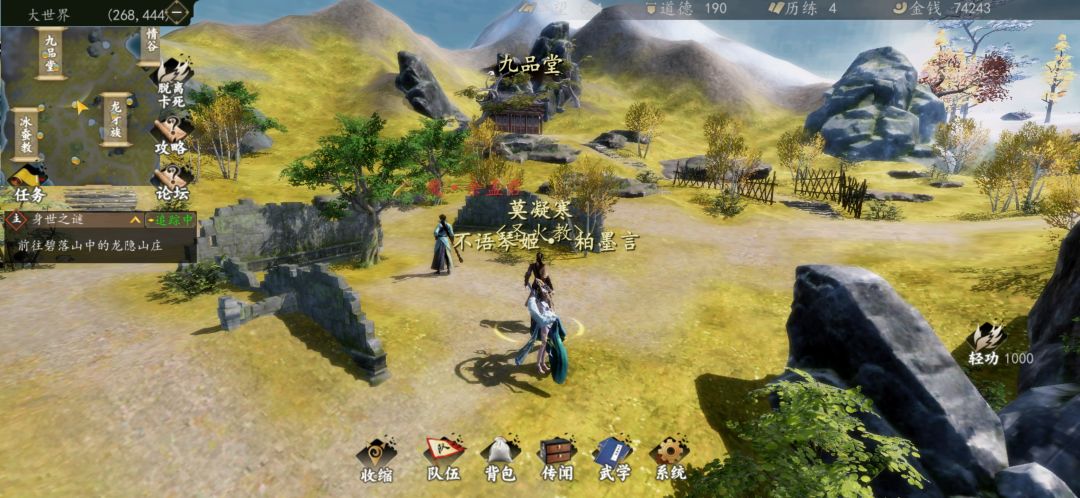Open the 攻略 strategy guide
Screen dimensions: 1080x498
170,136
